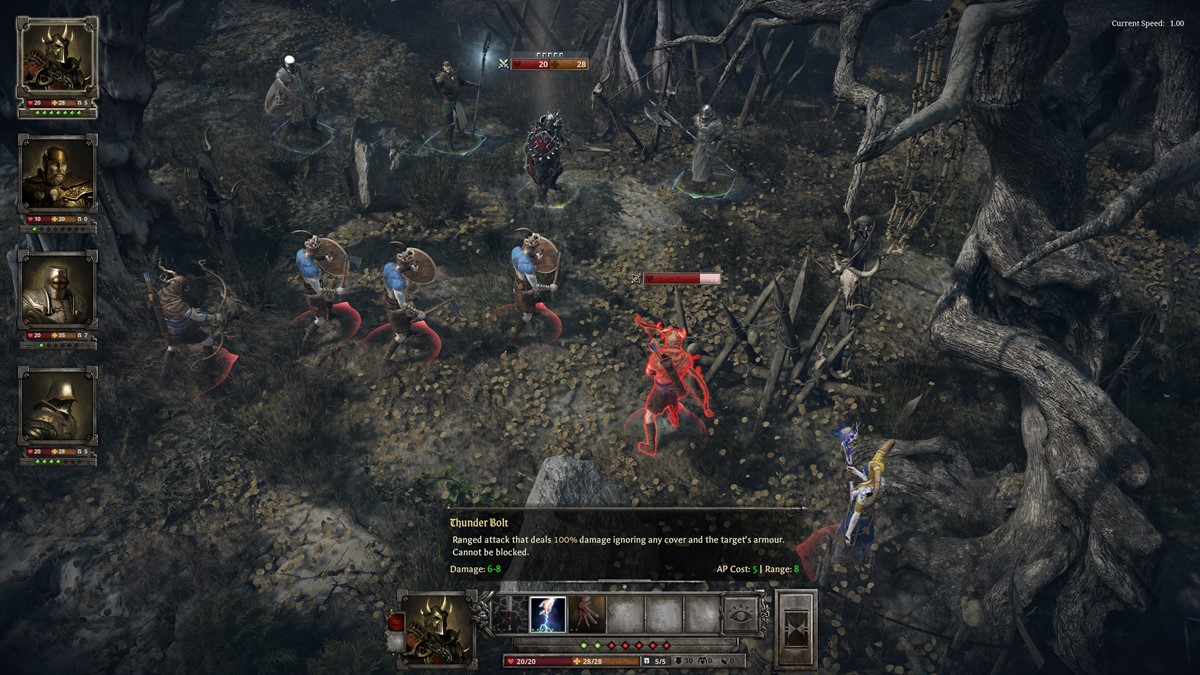Open the active hero's large portrait

pos(439,629)
